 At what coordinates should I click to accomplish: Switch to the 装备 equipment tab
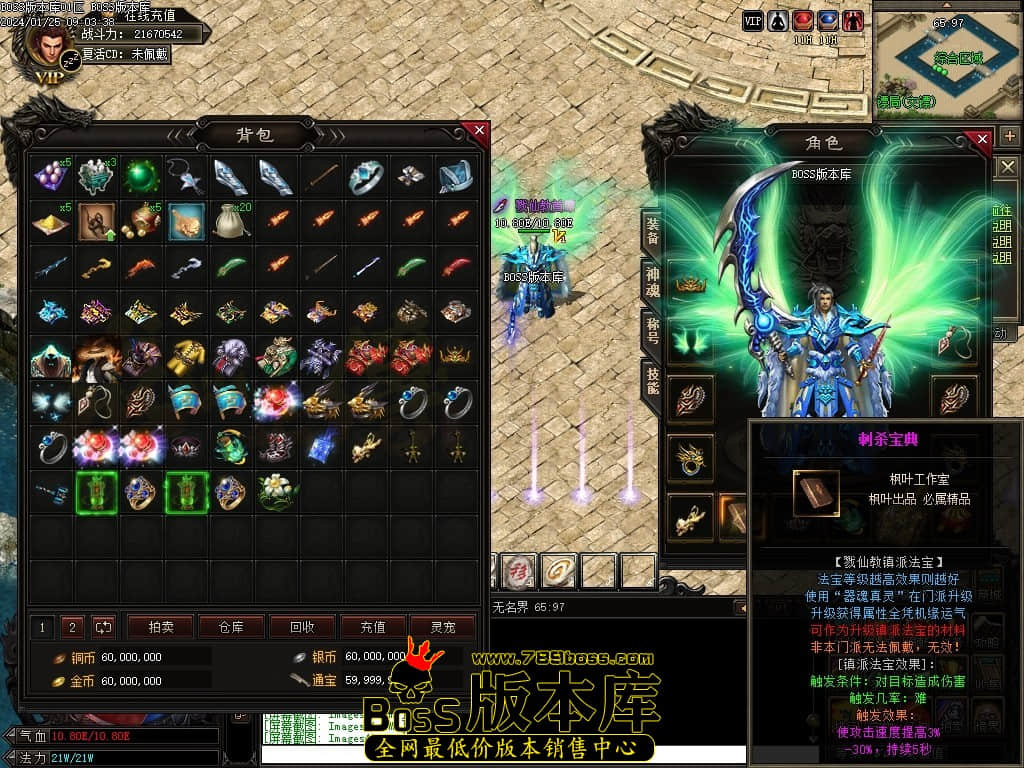[x=651, y=232]
